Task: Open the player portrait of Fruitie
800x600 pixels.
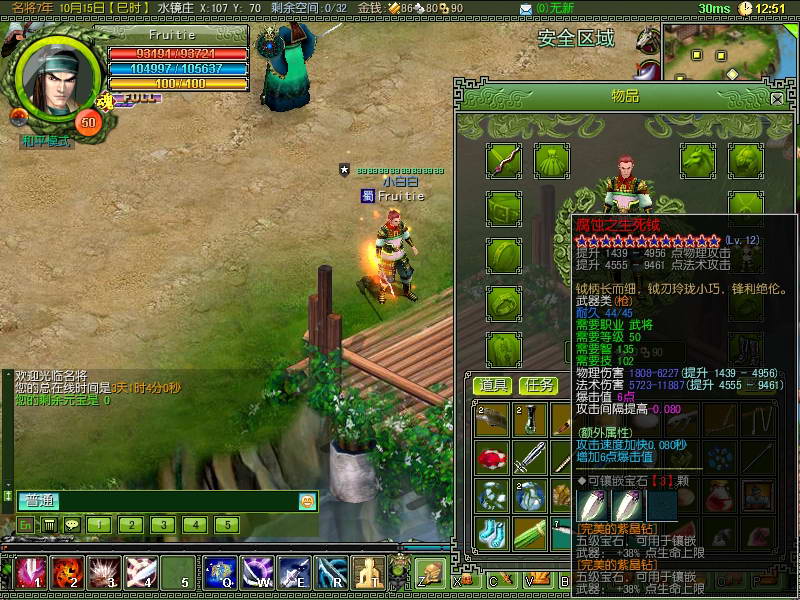Action: click(x=58, y=78)
